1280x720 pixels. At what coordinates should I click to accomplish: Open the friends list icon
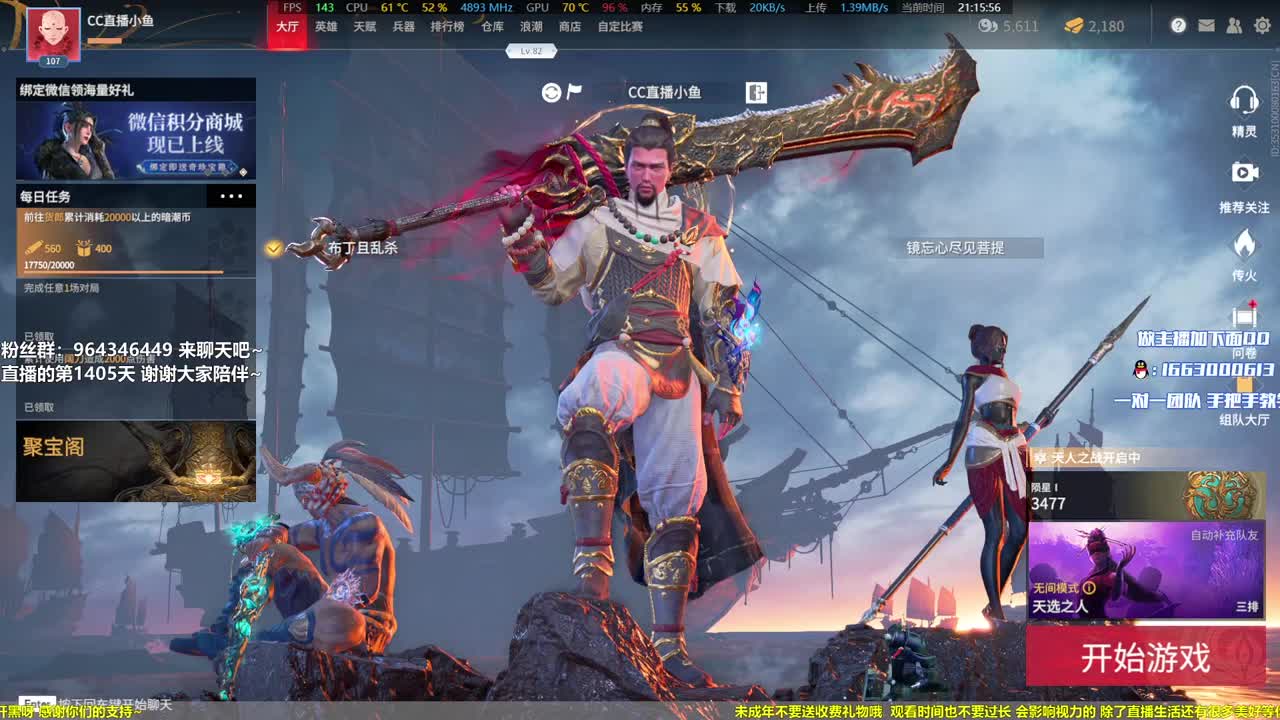pos(1232,25)
